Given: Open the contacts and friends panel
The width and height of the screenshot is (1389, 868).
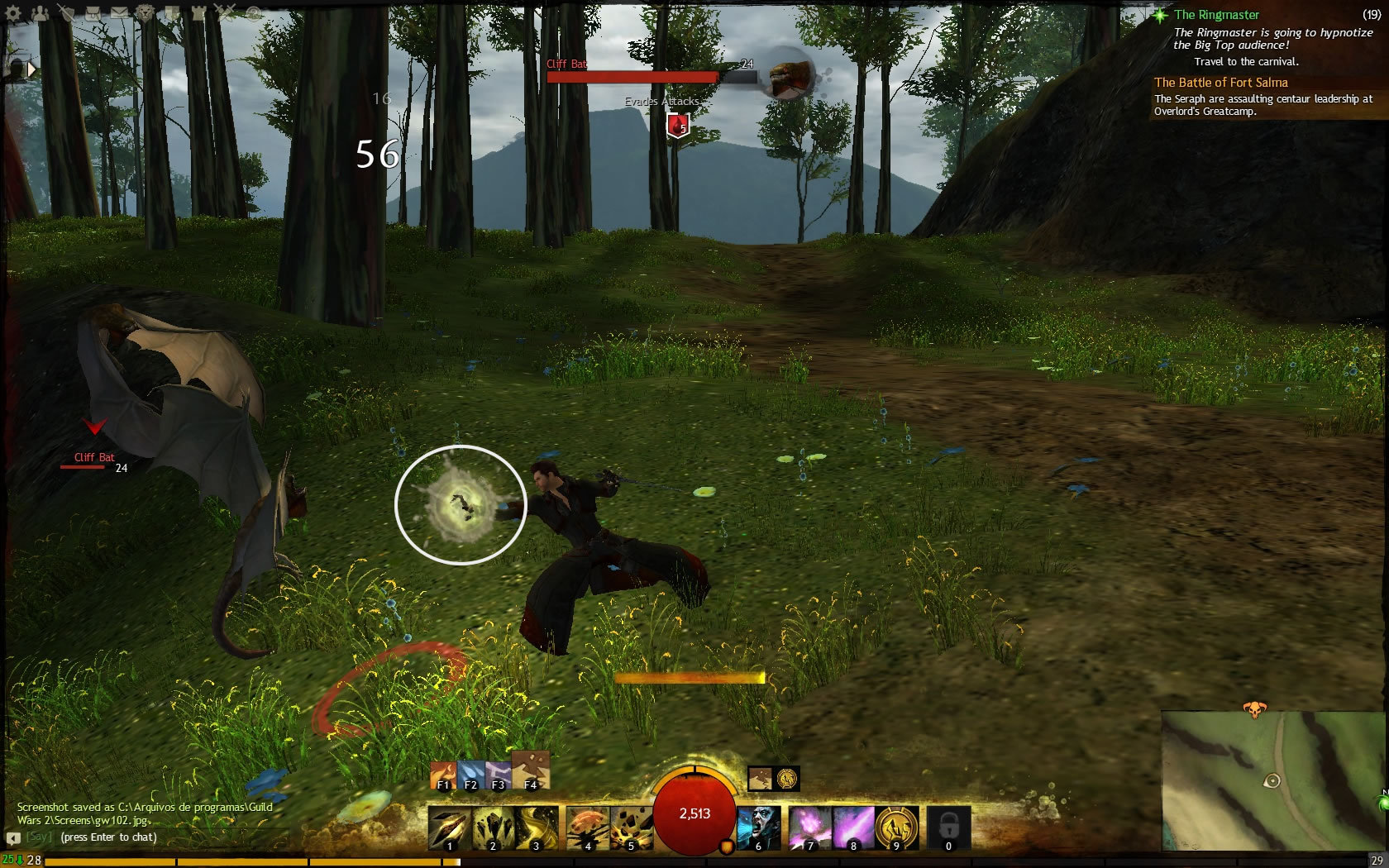Looking at the screenshot, I should click(40, 12).
